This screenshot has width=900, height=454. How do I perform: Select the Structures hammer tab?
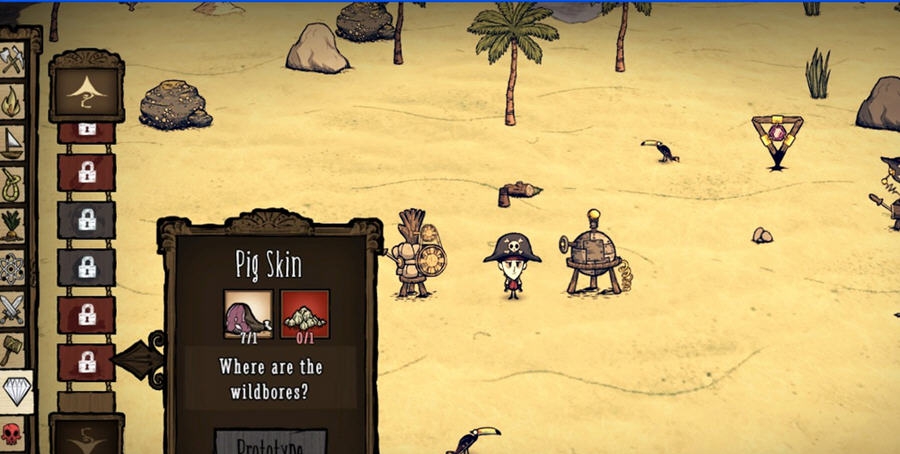pos(13,349)
